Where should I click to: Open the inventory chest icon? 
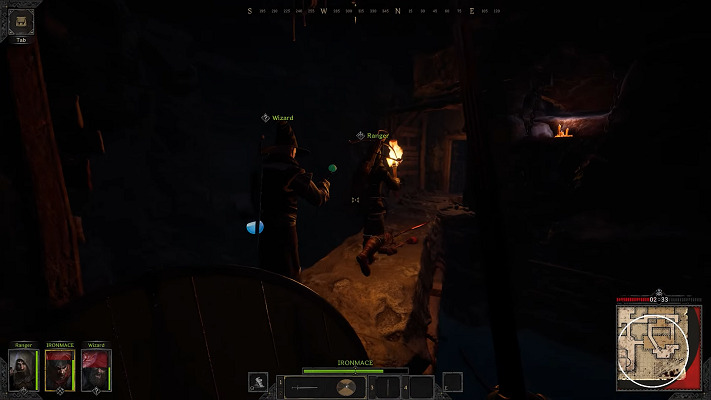tap(21, 22)
